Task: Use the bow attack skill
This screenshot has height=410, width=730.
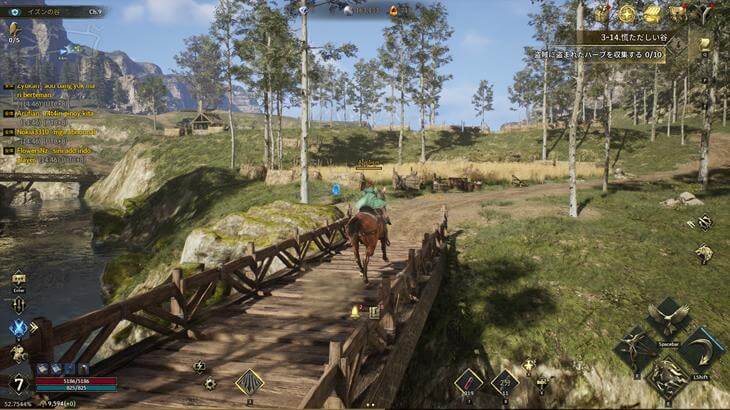Action: pos(636,349)
